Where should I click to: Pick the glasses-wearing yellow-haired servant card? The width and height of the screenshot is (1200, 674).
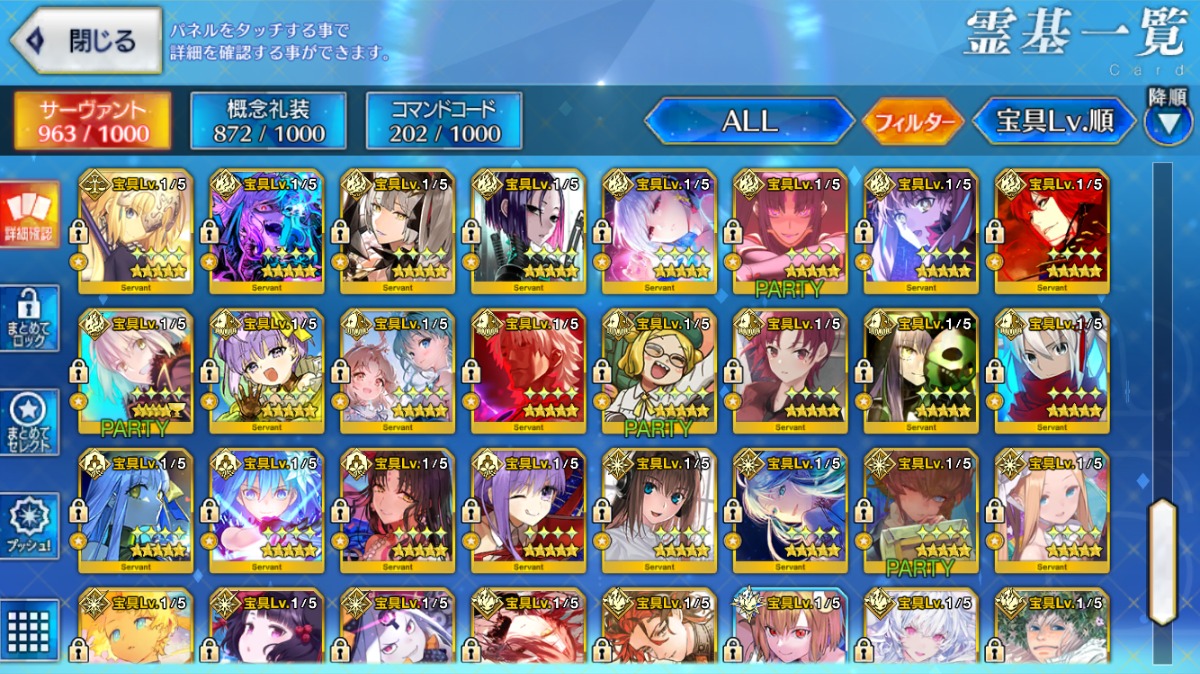click(x=659, y=371)
